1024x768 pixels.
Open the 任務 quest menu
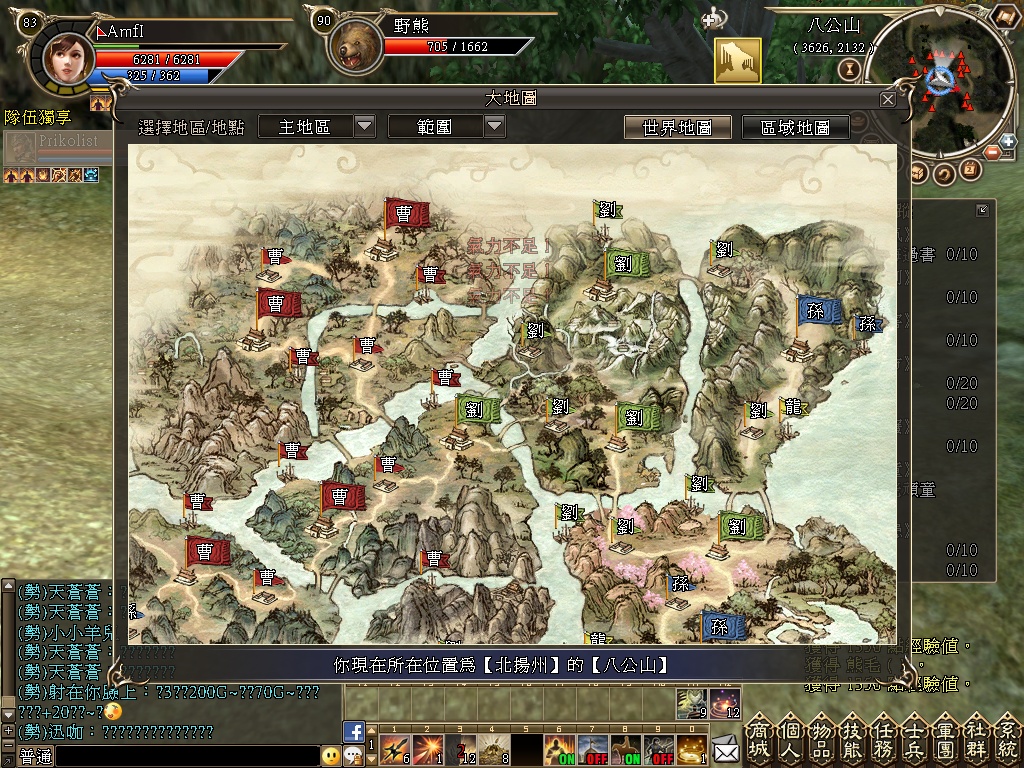884,739
